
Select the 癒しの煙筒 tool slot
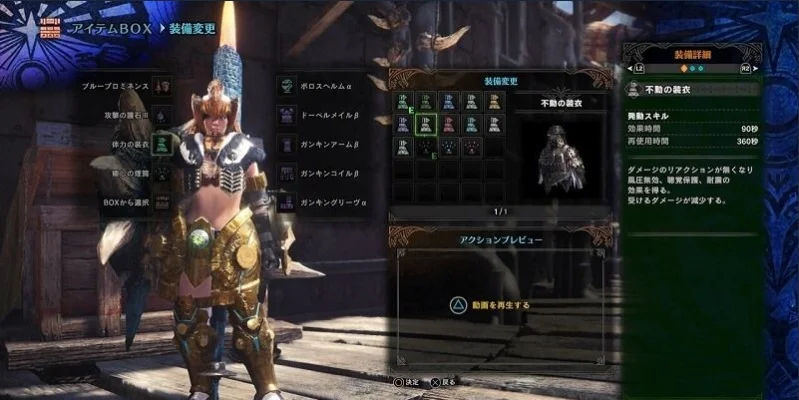pos(160,173)
